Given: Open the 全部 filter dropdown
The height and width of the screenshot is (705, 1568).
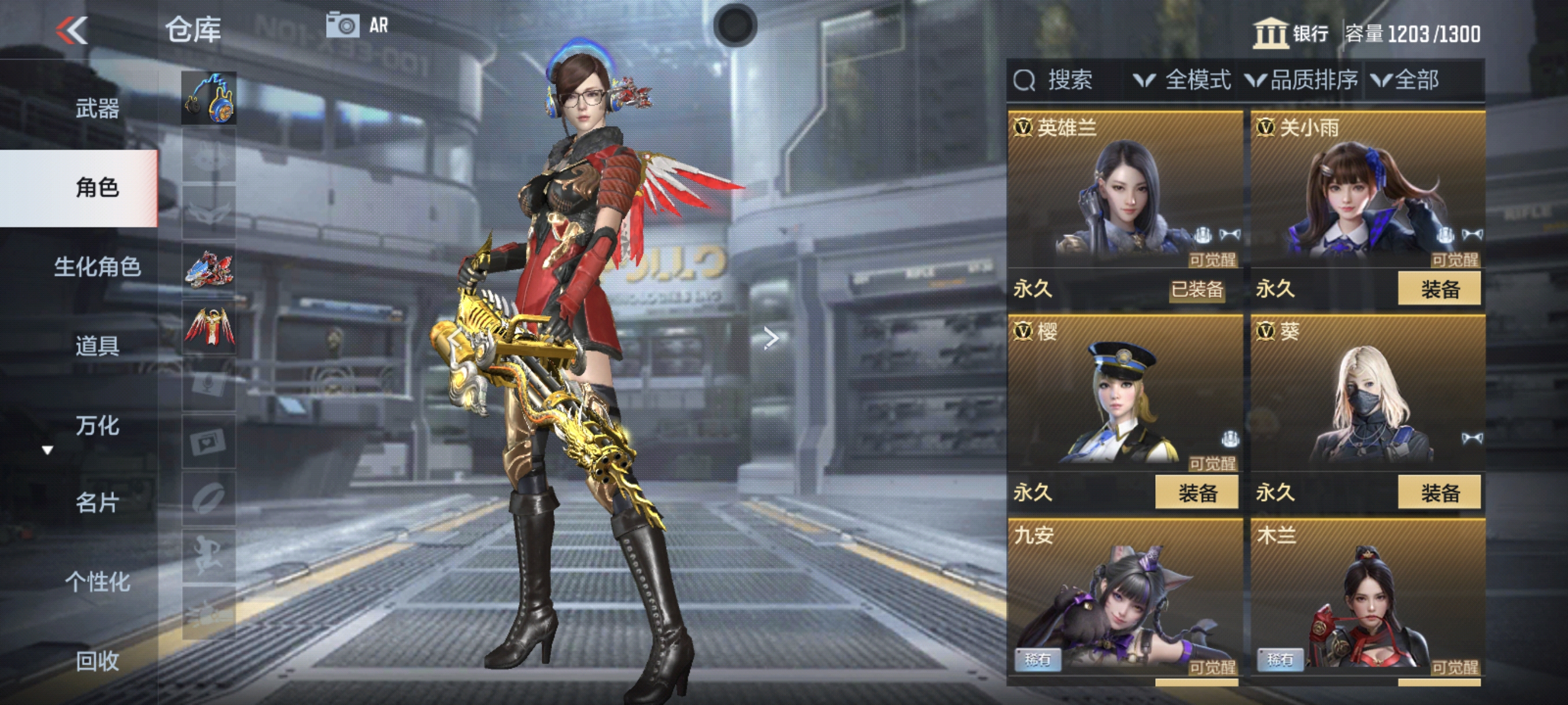Looking at the screenshot, I should pyautogui.click(x=1406, y=80).
